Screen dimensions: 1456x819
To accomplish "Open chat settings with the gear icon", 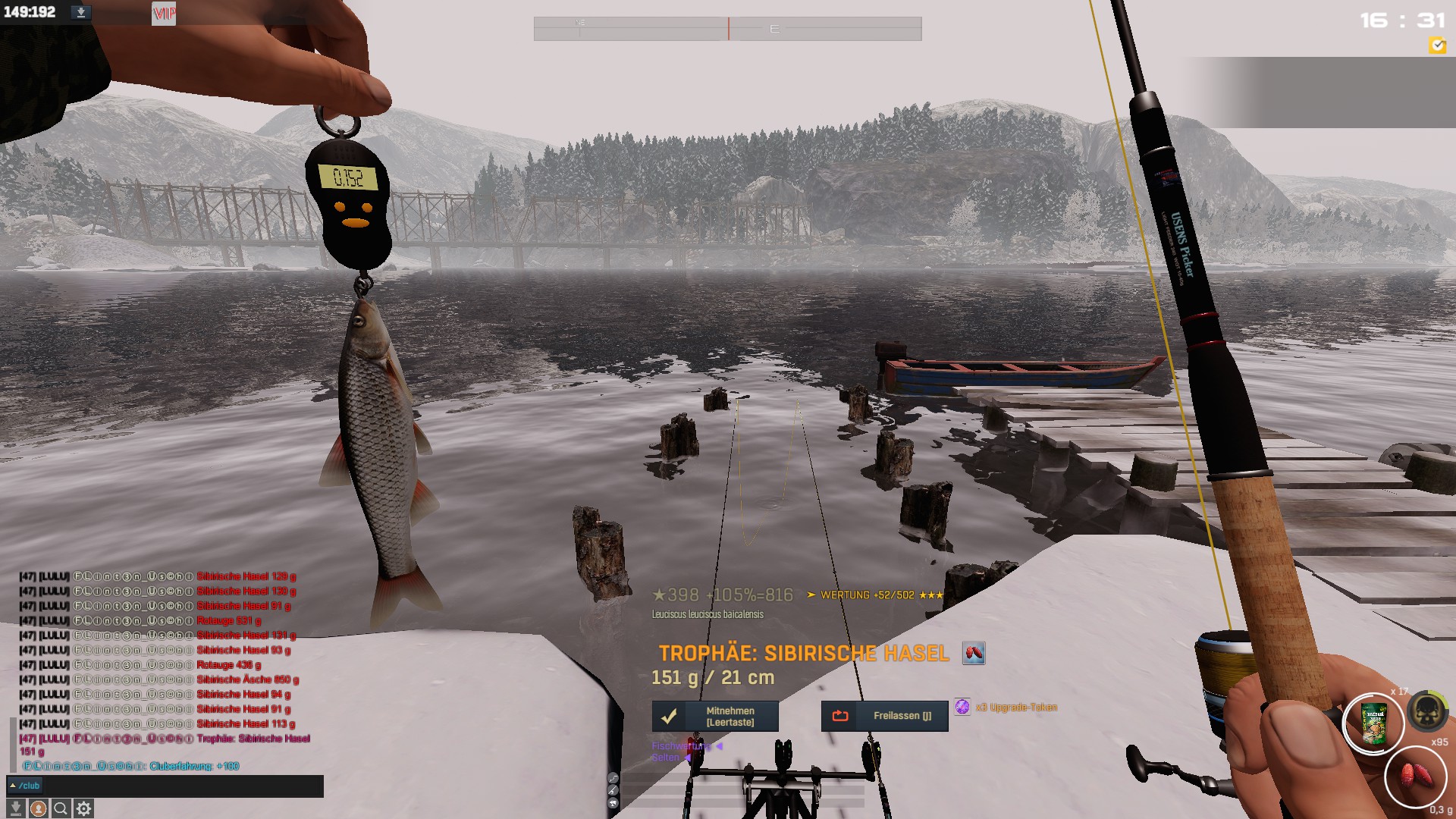I will [83, 808].
